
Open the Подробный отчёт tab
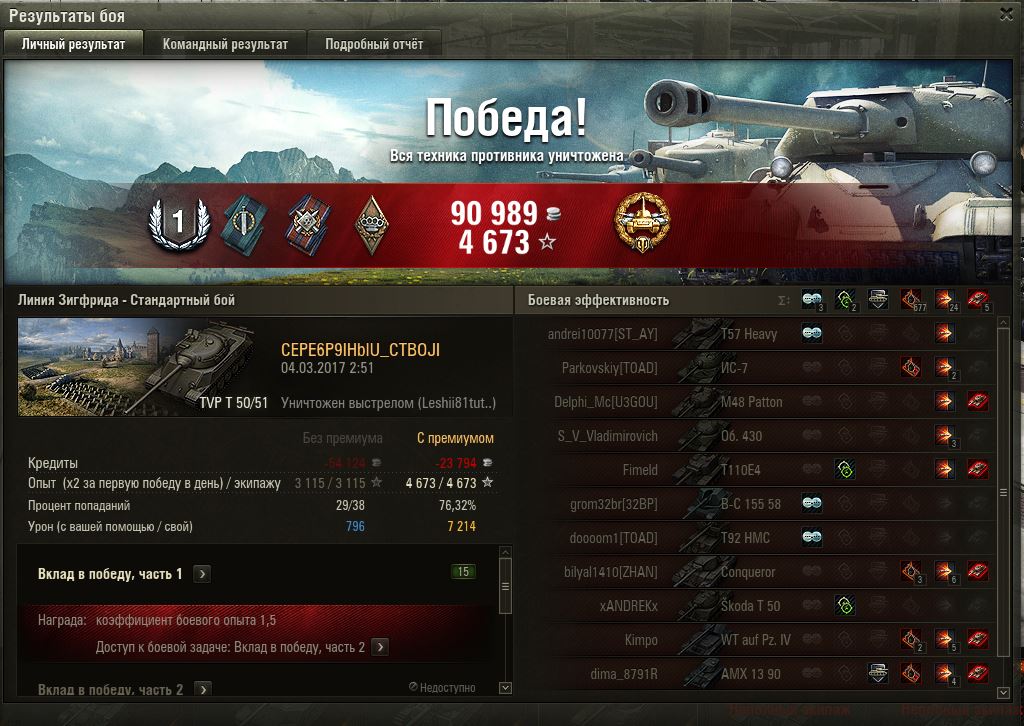(x=374, y=44)
